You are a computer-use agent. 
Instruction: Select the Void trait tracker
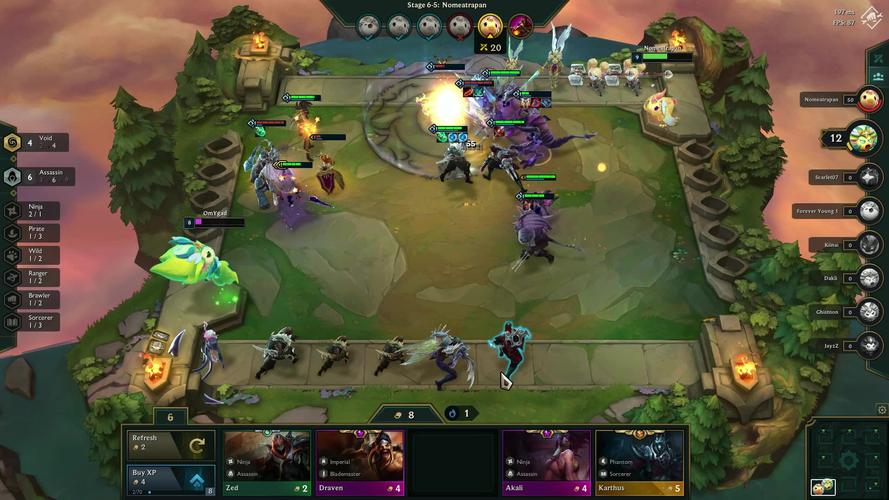[36, 143]
